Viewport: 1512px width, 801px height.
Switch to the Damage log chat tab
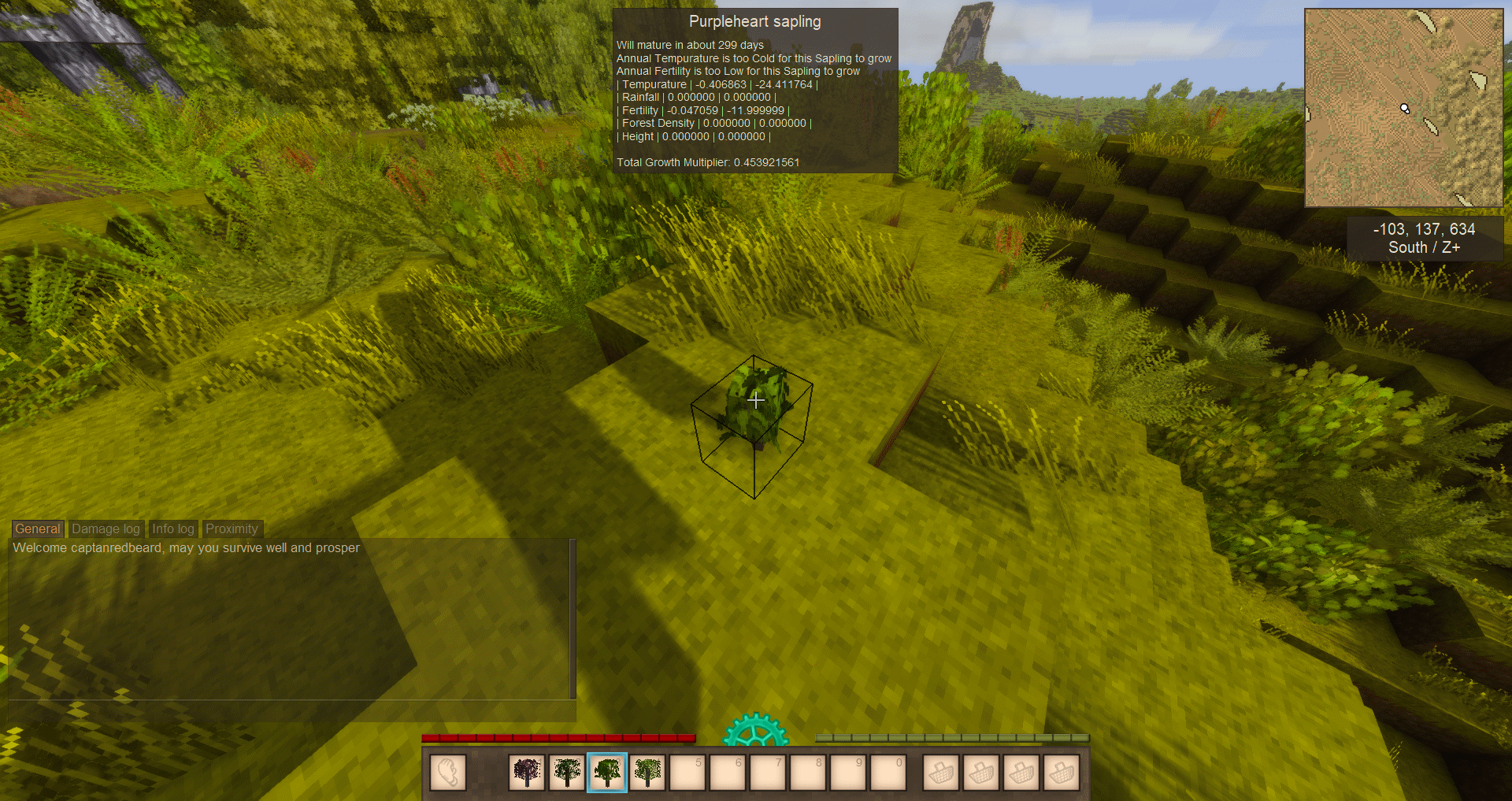click(x=106, y=529)
